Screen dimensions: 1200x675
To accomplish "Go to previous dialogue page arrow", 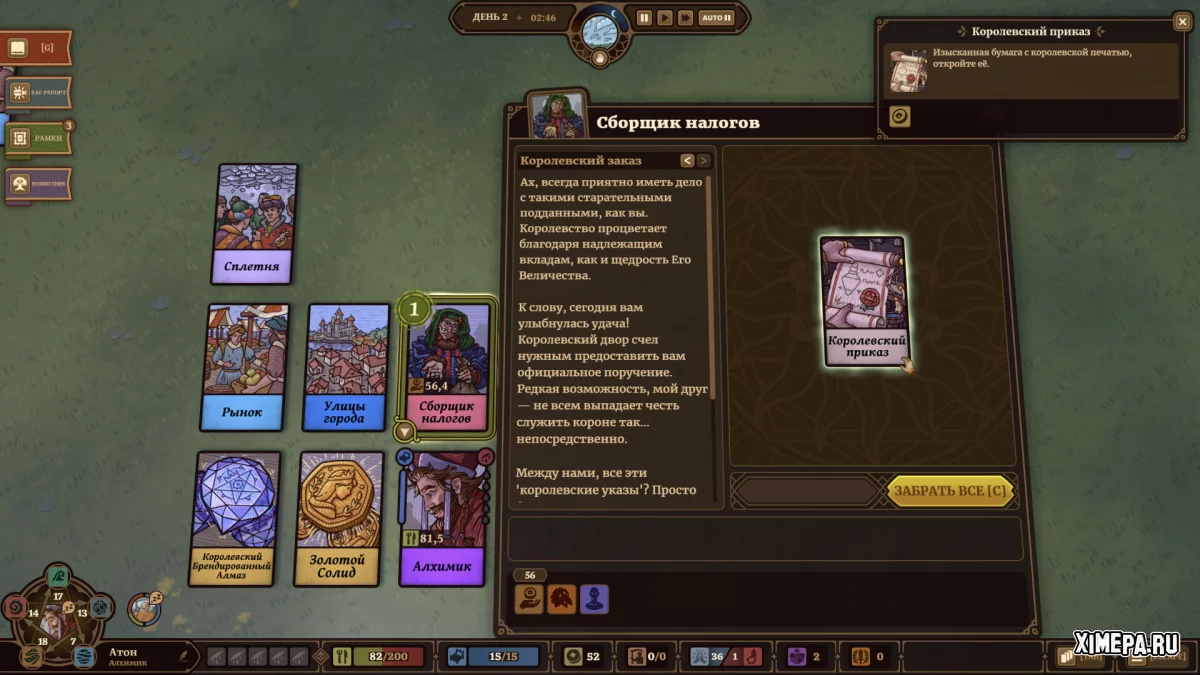I will point(687,160).
